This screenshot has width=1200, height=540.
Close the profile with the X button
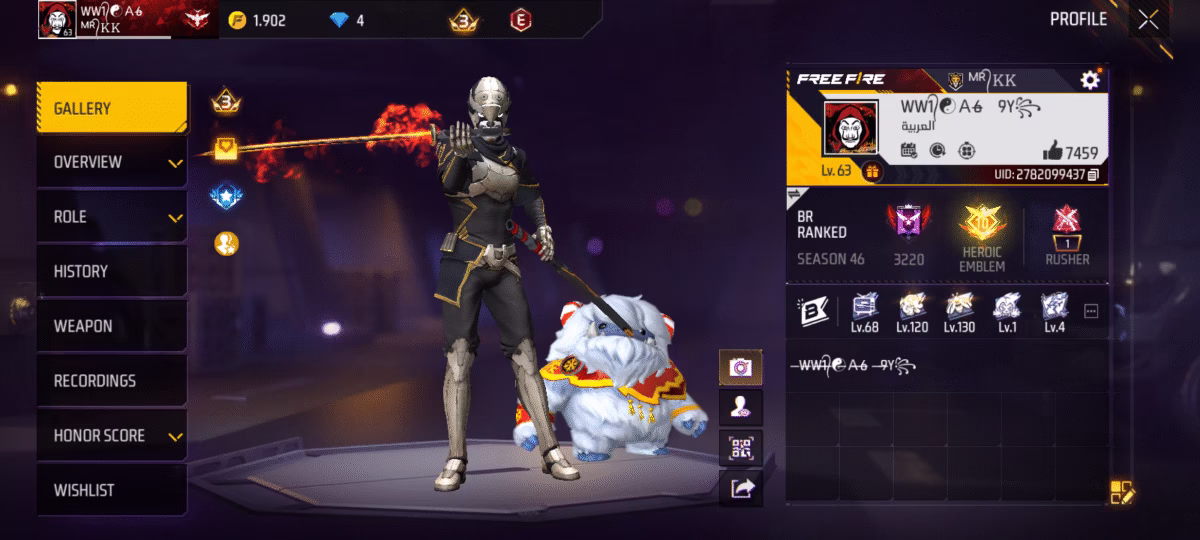tap(1149, 19)
